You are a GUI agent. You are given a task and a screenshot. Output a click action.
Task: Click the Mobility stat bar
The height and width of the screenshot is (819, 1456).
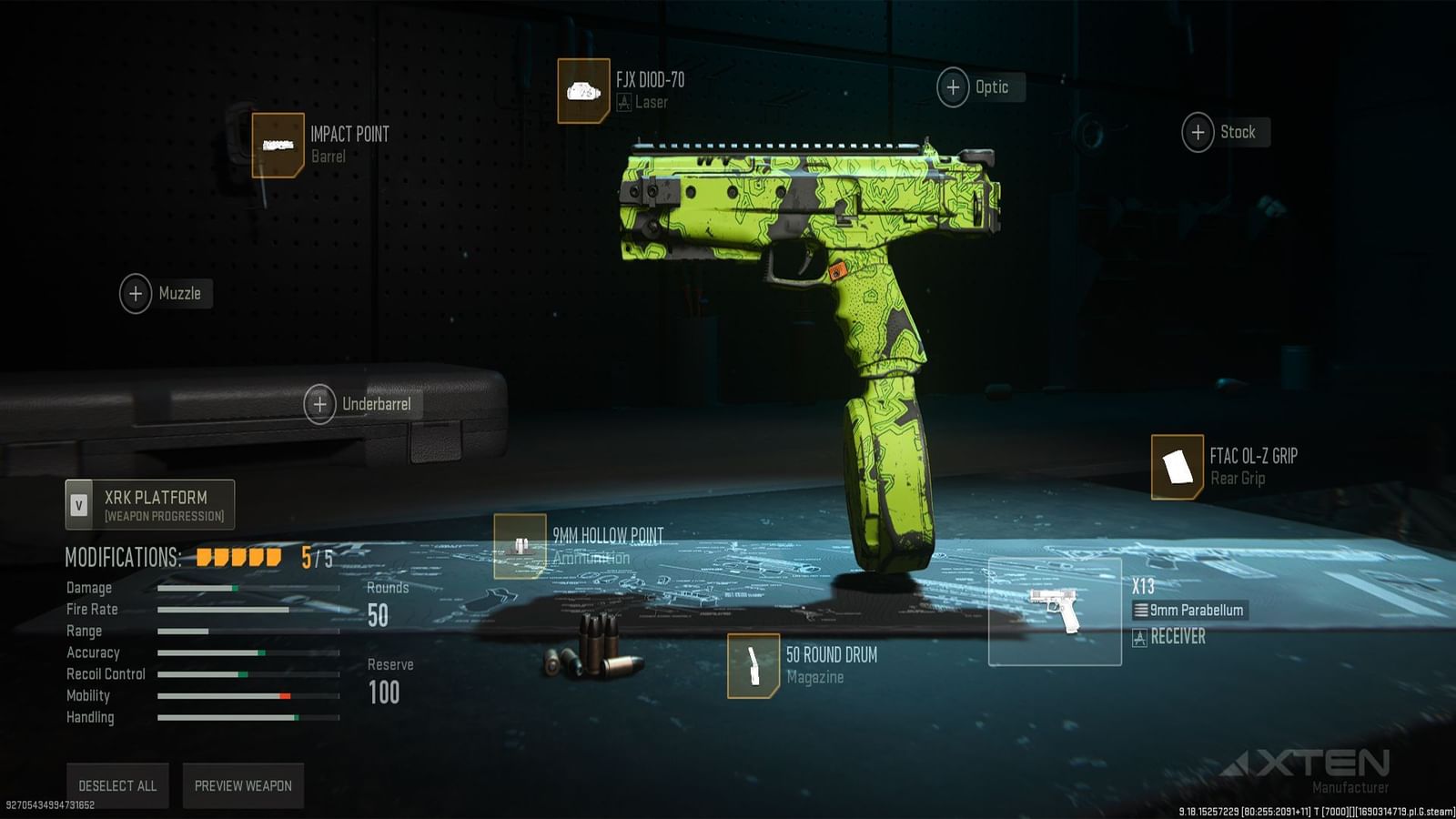point(227,696)
